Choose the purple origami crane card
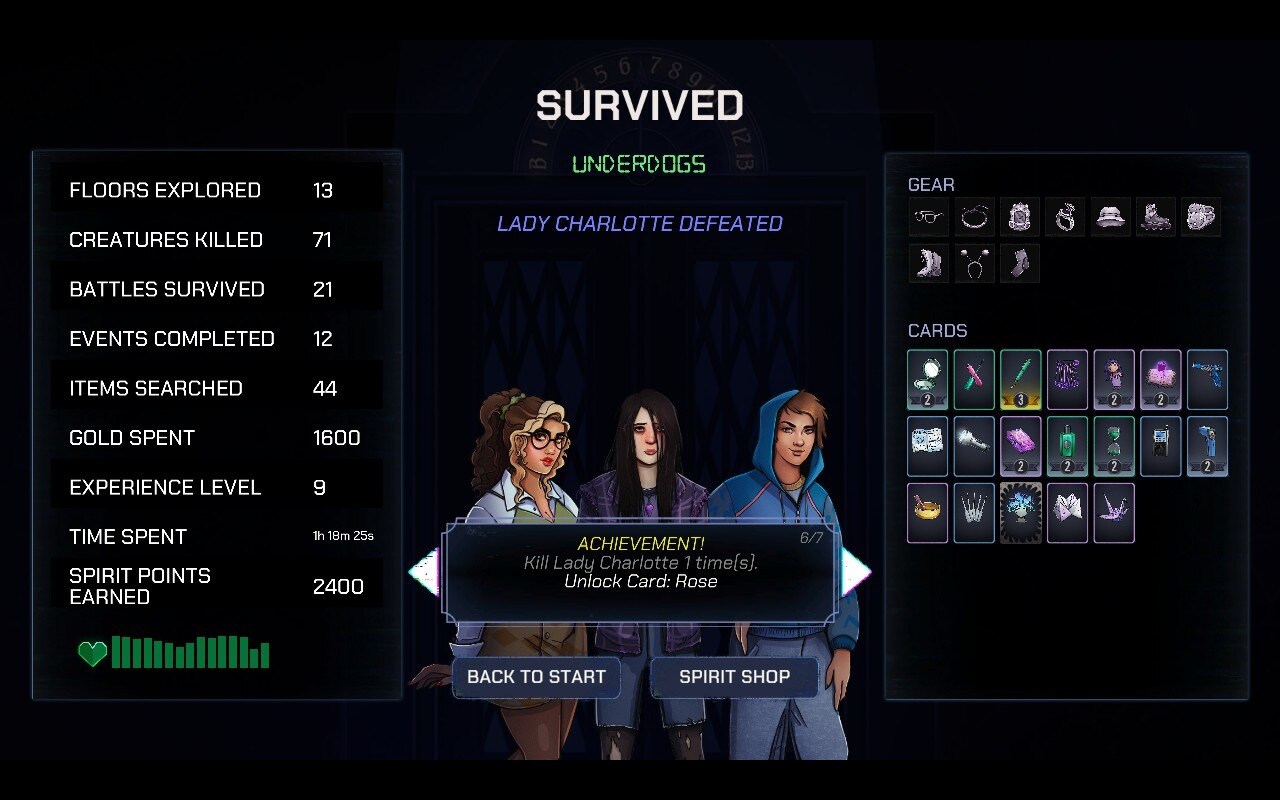Screen dimensions: 1280x800 pyautogui.click(x=1114, y=513)
